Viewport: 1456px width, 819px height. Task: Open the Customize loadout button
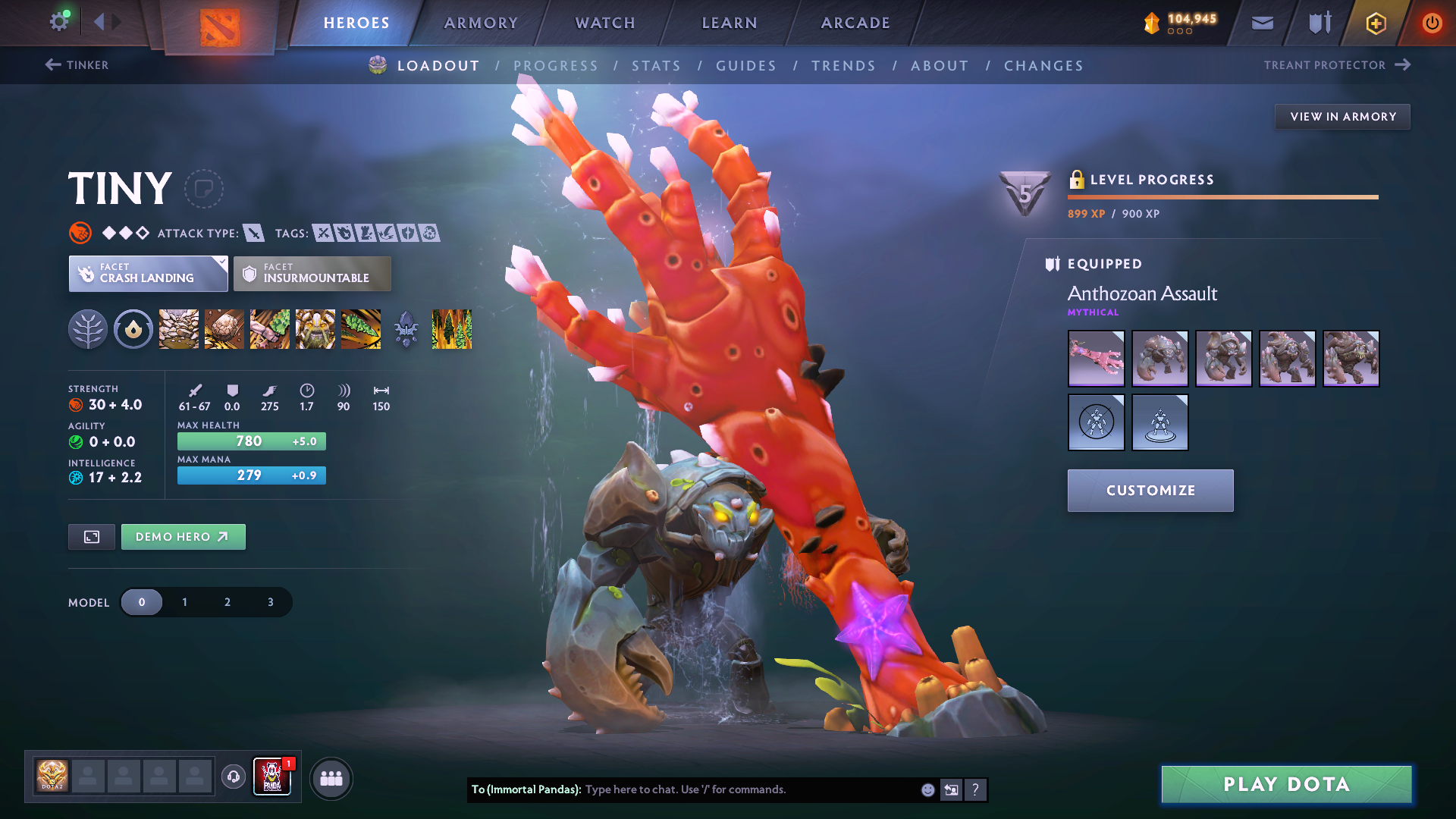(1150, 491)
